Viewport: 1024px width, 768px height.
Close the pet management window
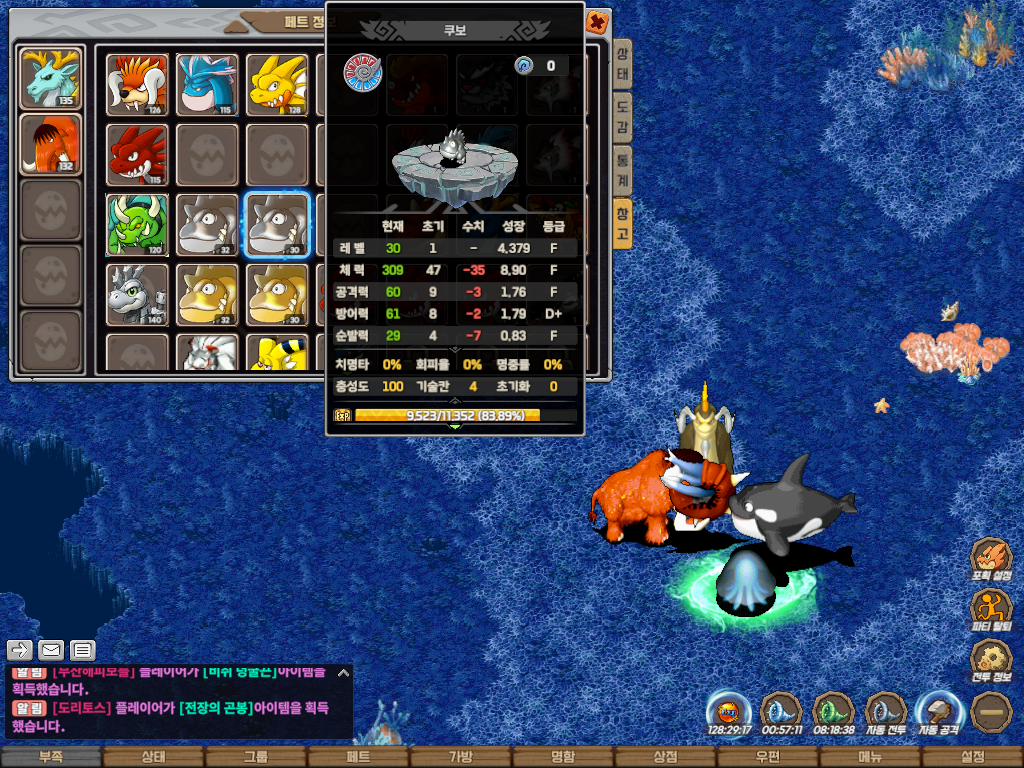tap(596, 21)
